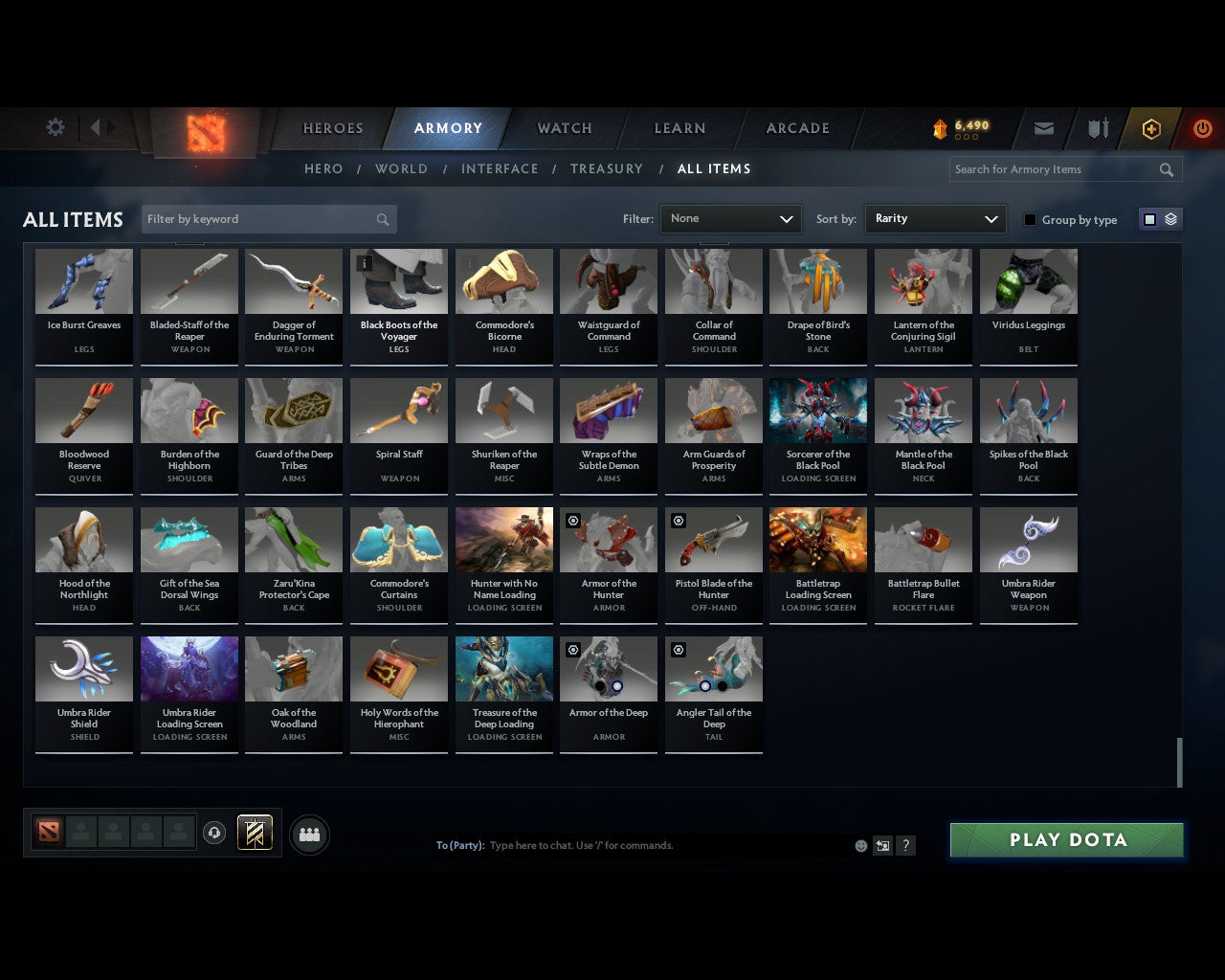Image resolution: width=1225 pixels, height=980 pixels.
Task: Select the Ice Burst Greaves thumbnail
Action: tap(83, 280)
